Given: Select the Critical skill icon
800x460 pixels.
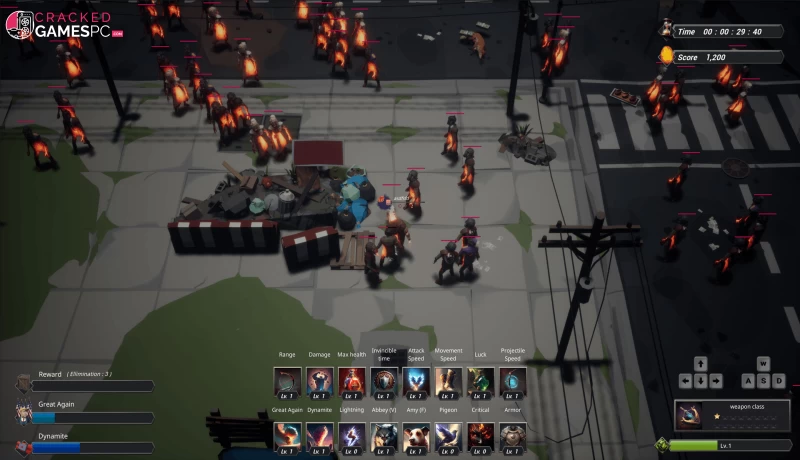Looking at the screenshot, I should click(x=480, y=436).
